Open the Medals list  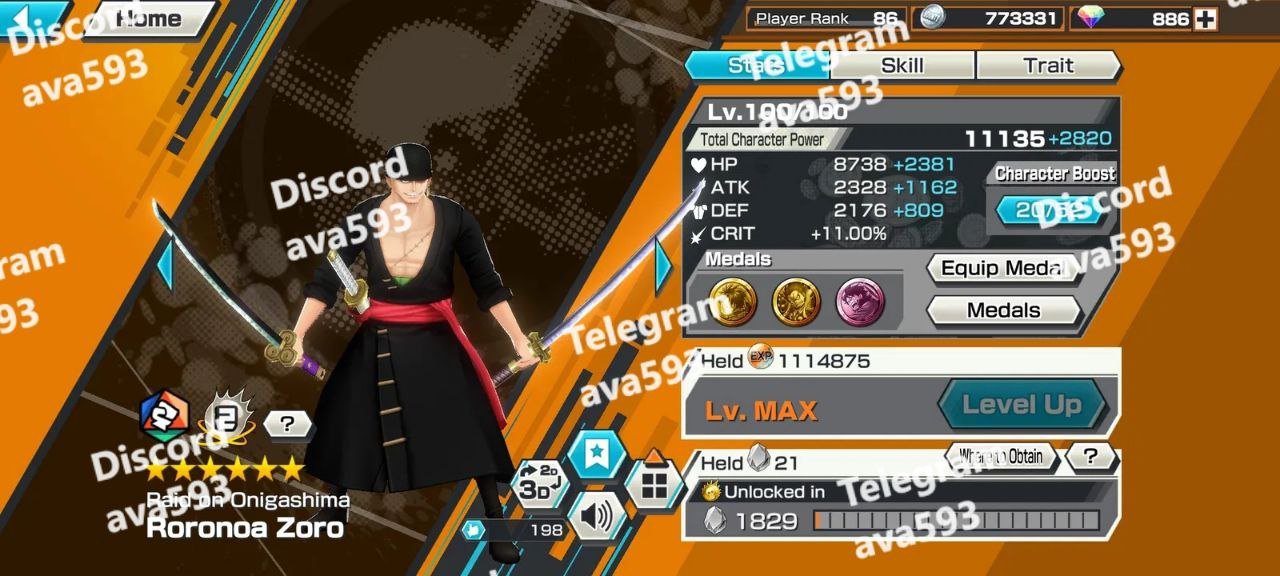(x=1004, y=310)
